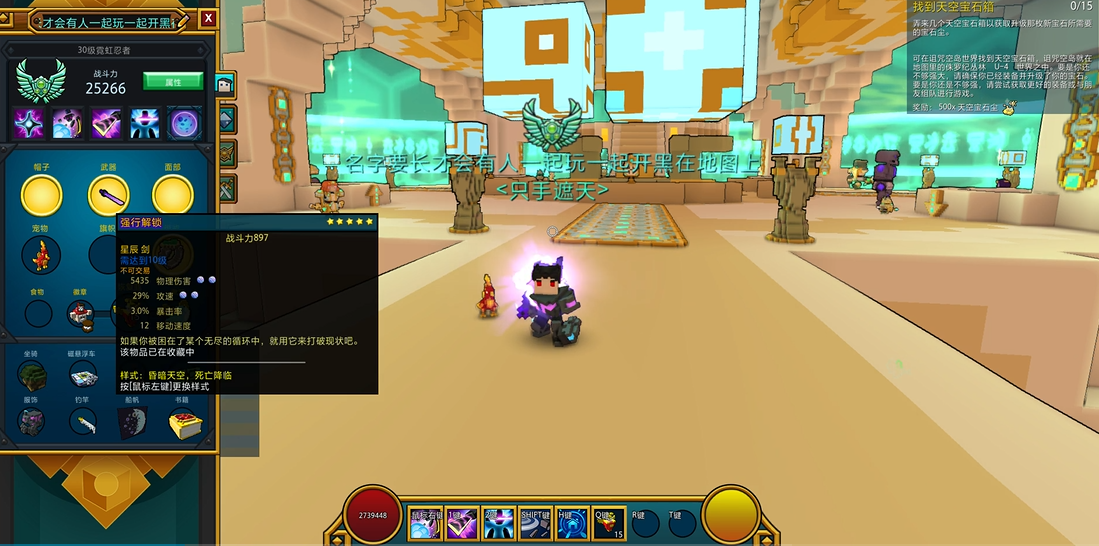The width and height of the screenshot is (1099, 546).
Task: Activate the home teleport ability in hotbar
Action: tap(571, 524)
